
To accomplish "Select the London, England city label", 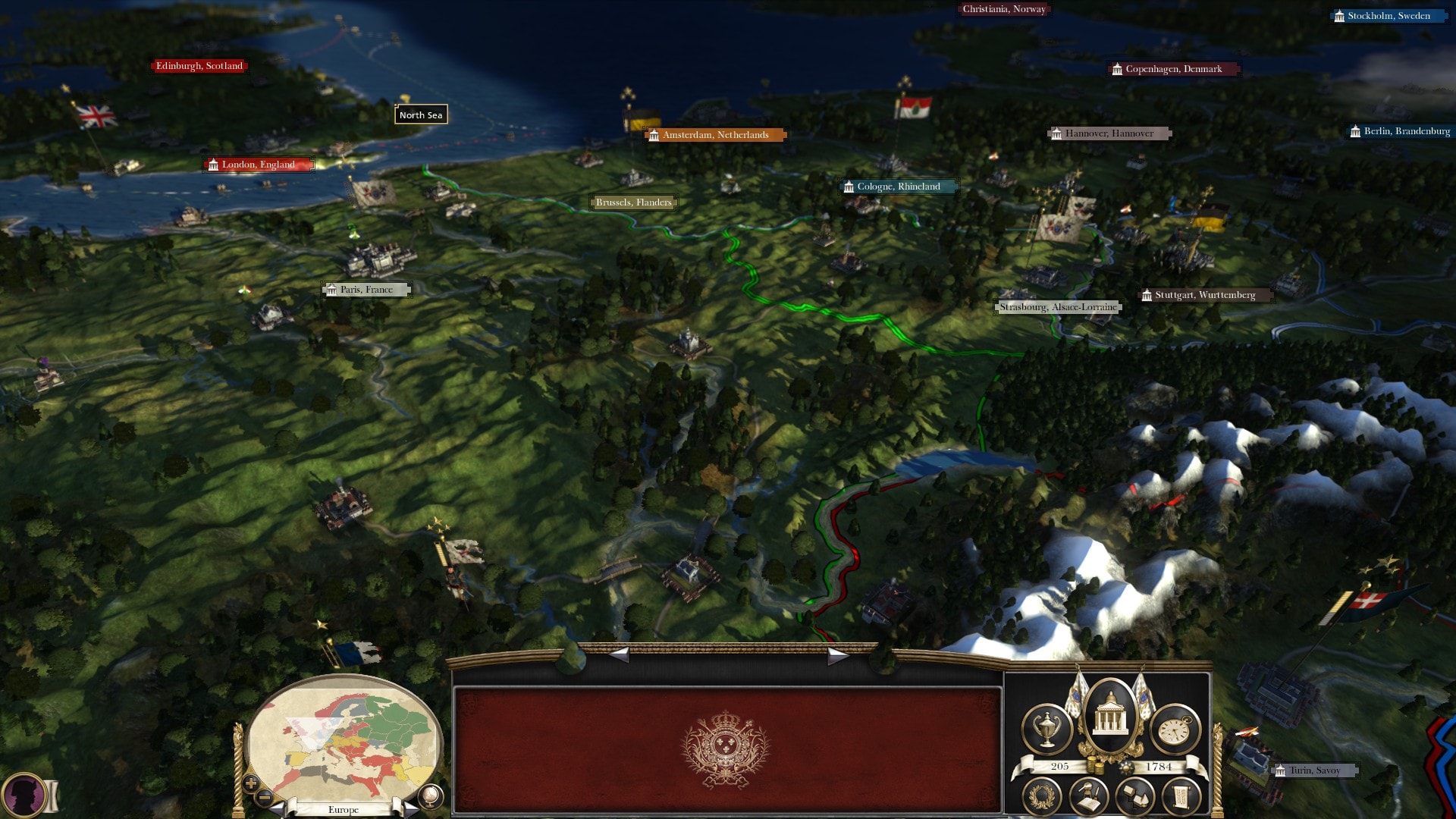I will (x=258, y=165).
